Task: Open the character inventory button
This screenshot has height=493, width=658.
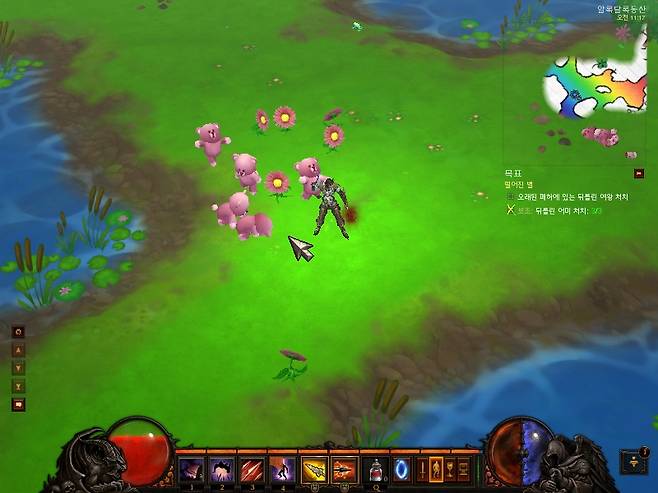Action: click(435, 469)
